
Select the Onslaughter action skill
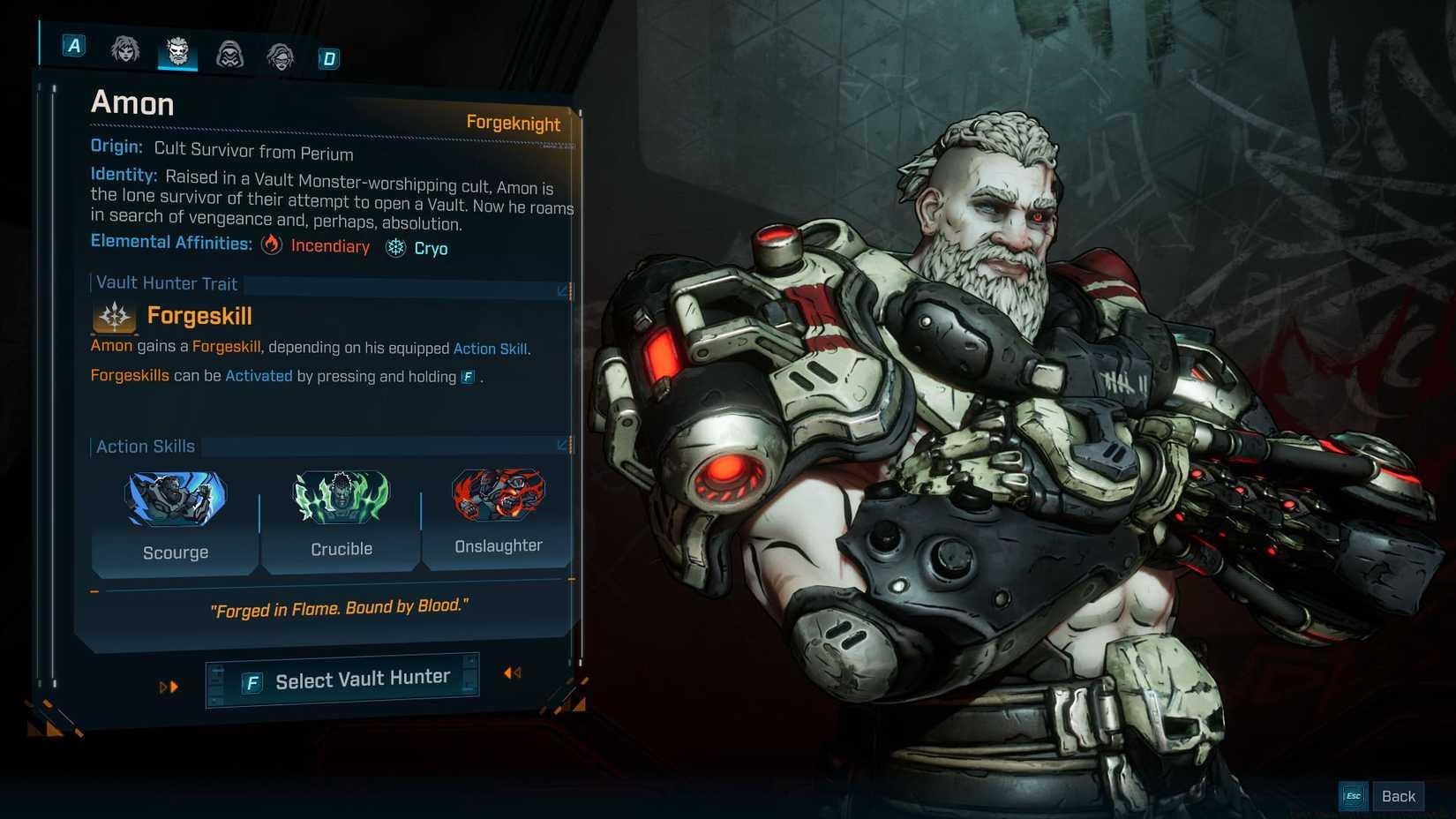pyautogui.click(x=497, y=497)
